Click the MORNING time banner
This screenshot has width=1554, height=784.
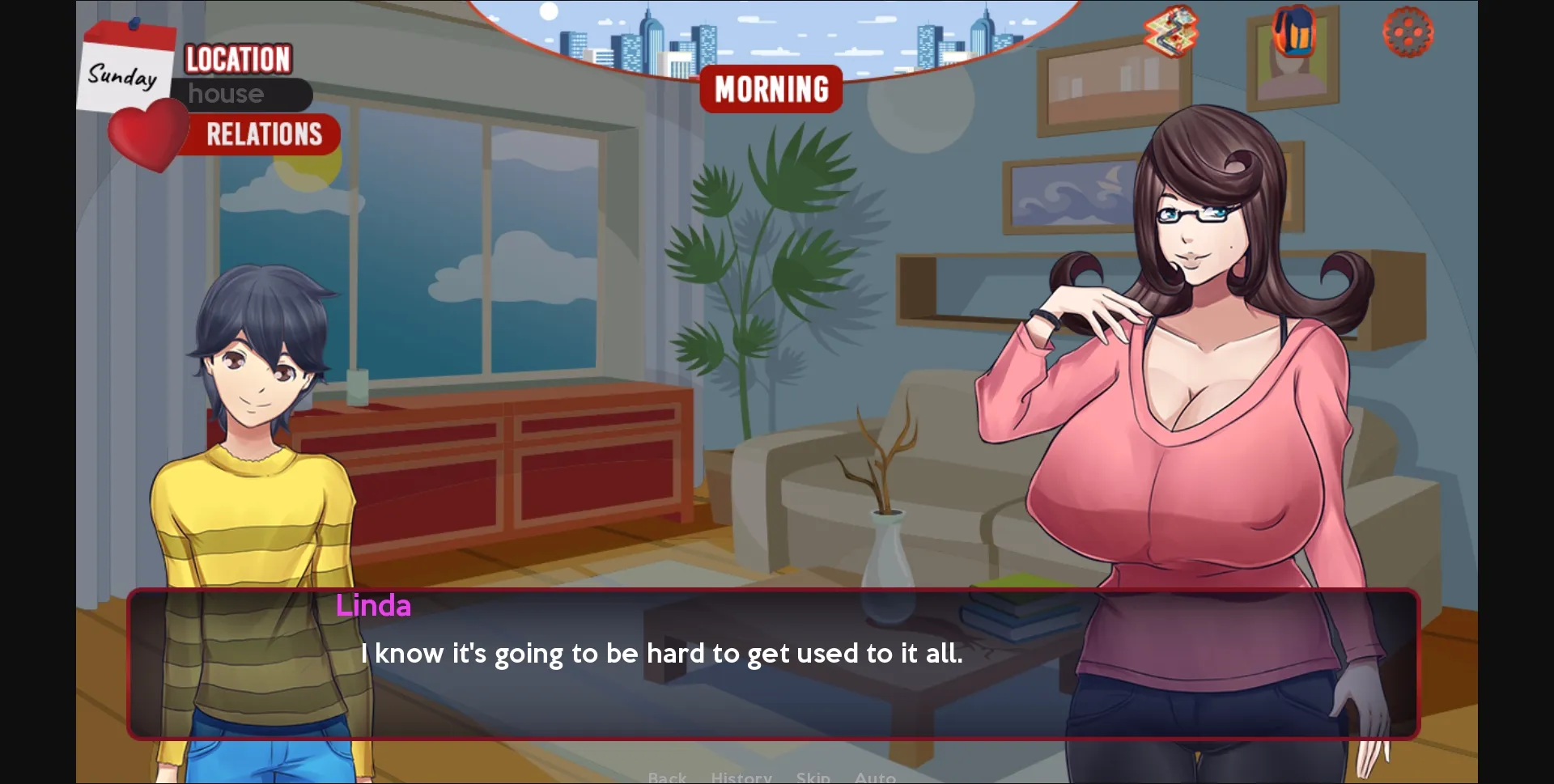coord(771,89)
